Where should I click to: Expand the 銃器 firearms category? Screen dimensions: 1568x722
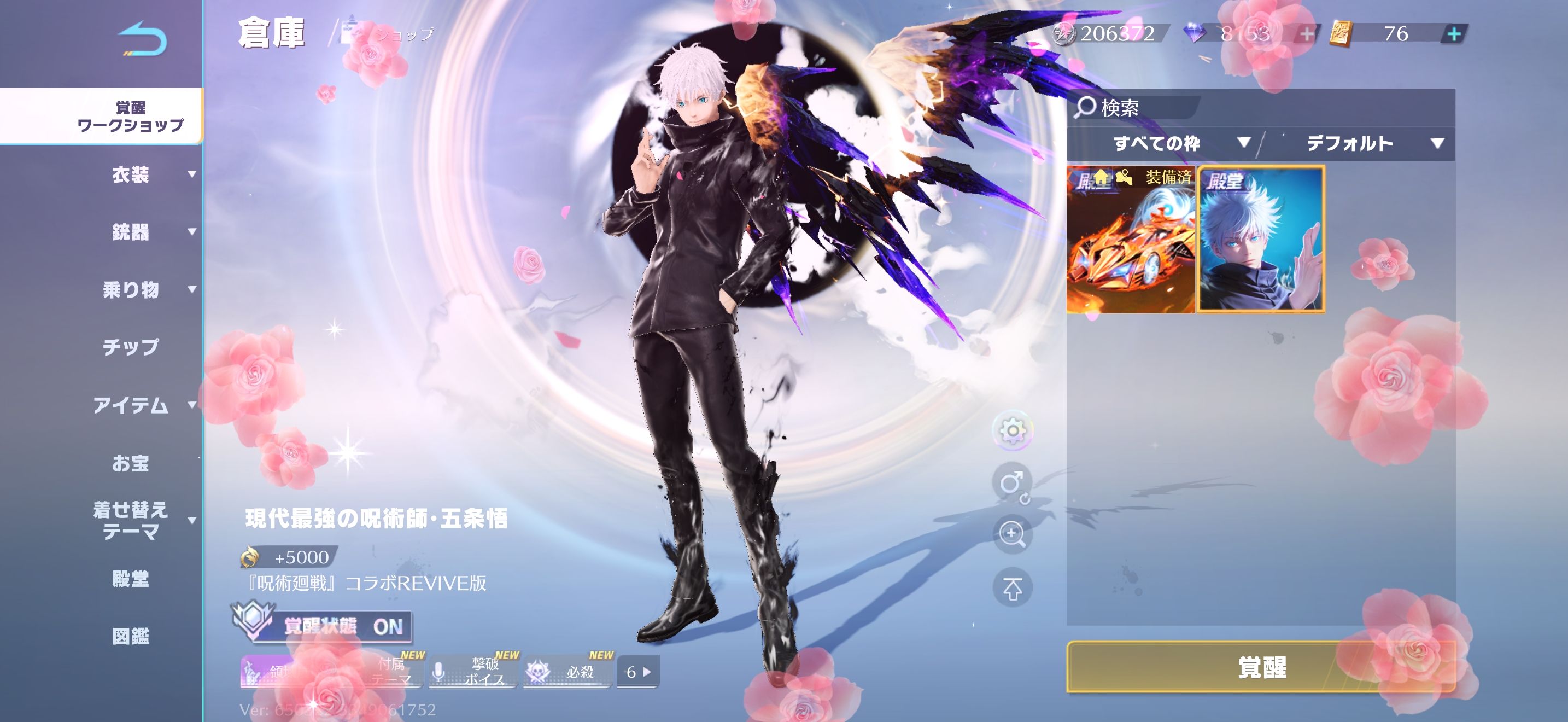[130, 232]
